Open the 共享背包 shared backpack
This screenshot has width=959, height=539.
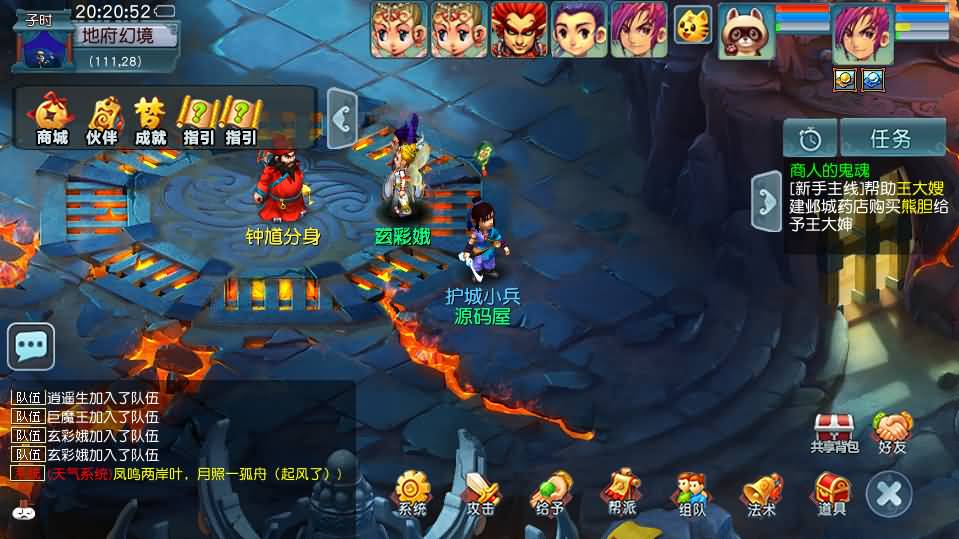(833, 432)
